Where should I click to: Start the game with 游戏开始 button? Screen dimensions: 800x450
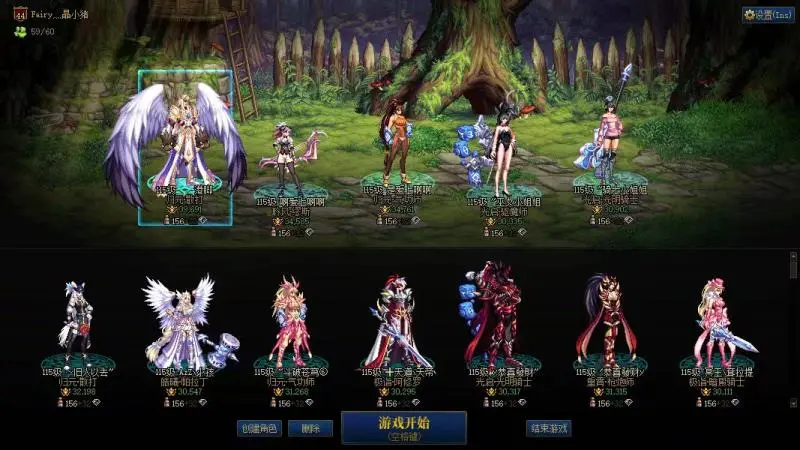403,427
